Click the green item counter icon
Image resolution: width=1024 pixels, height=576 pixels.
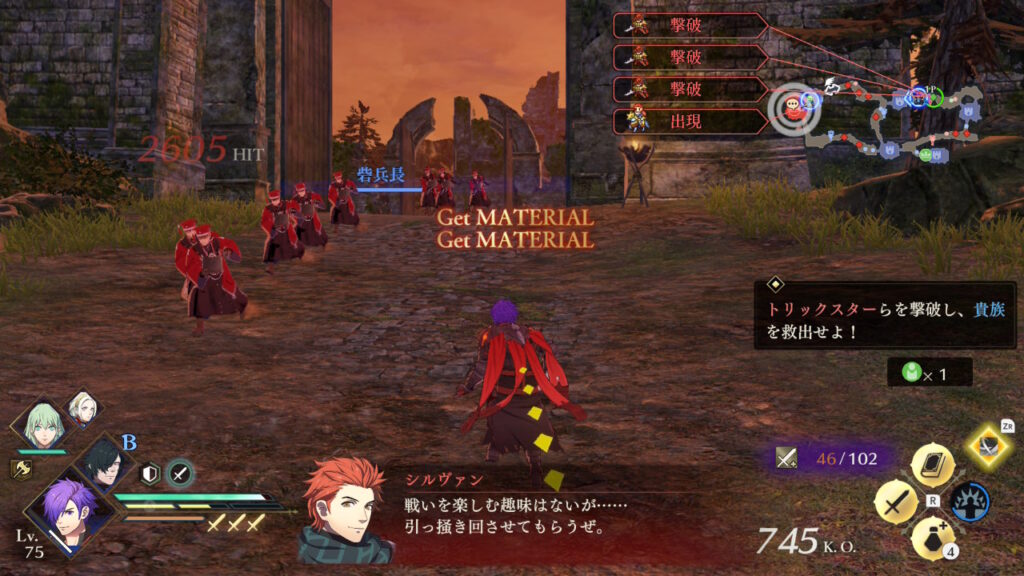click(x=911, y=372)
